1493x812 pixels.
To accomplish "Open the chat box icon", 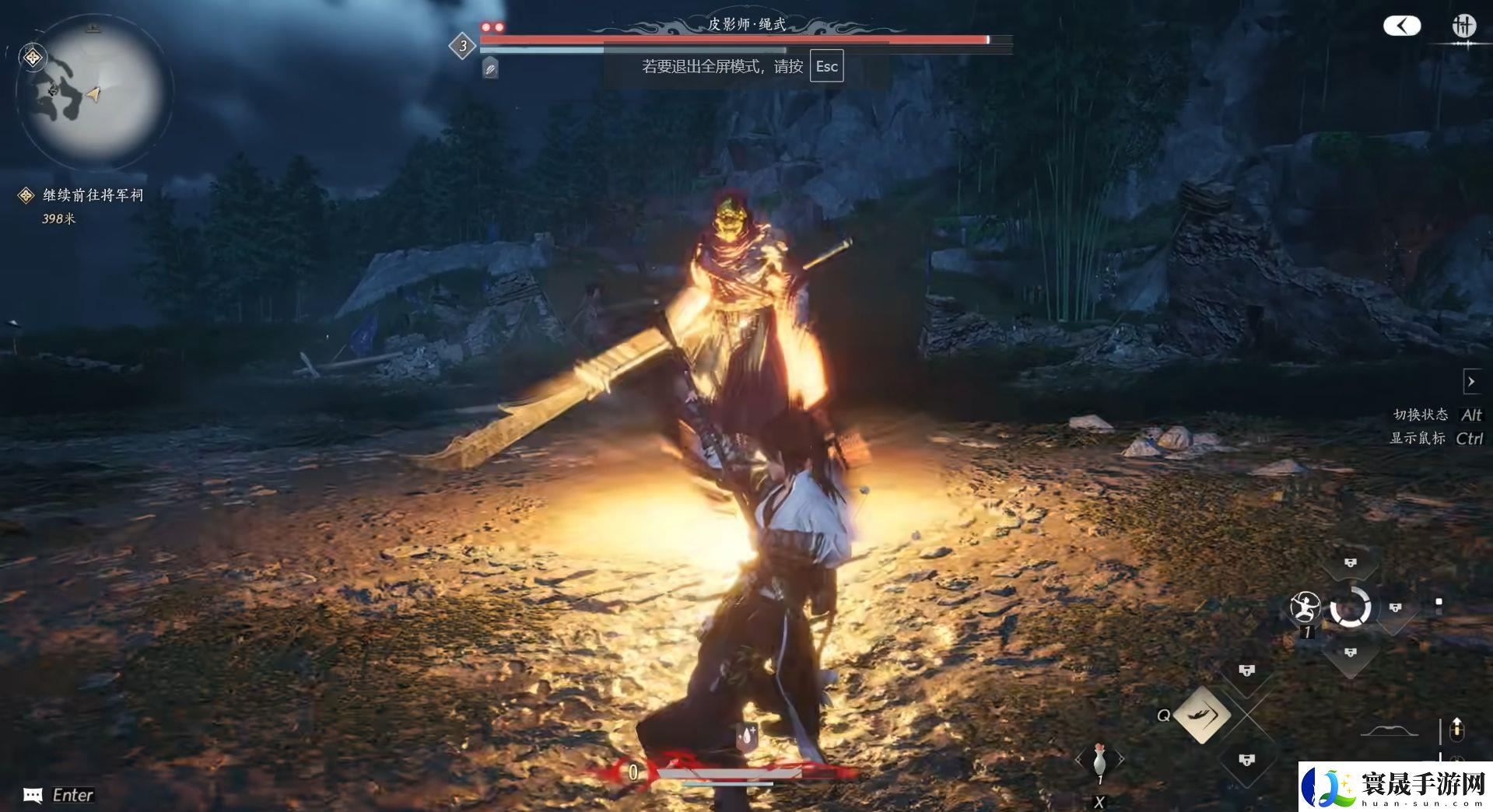I will click(33, 795).
